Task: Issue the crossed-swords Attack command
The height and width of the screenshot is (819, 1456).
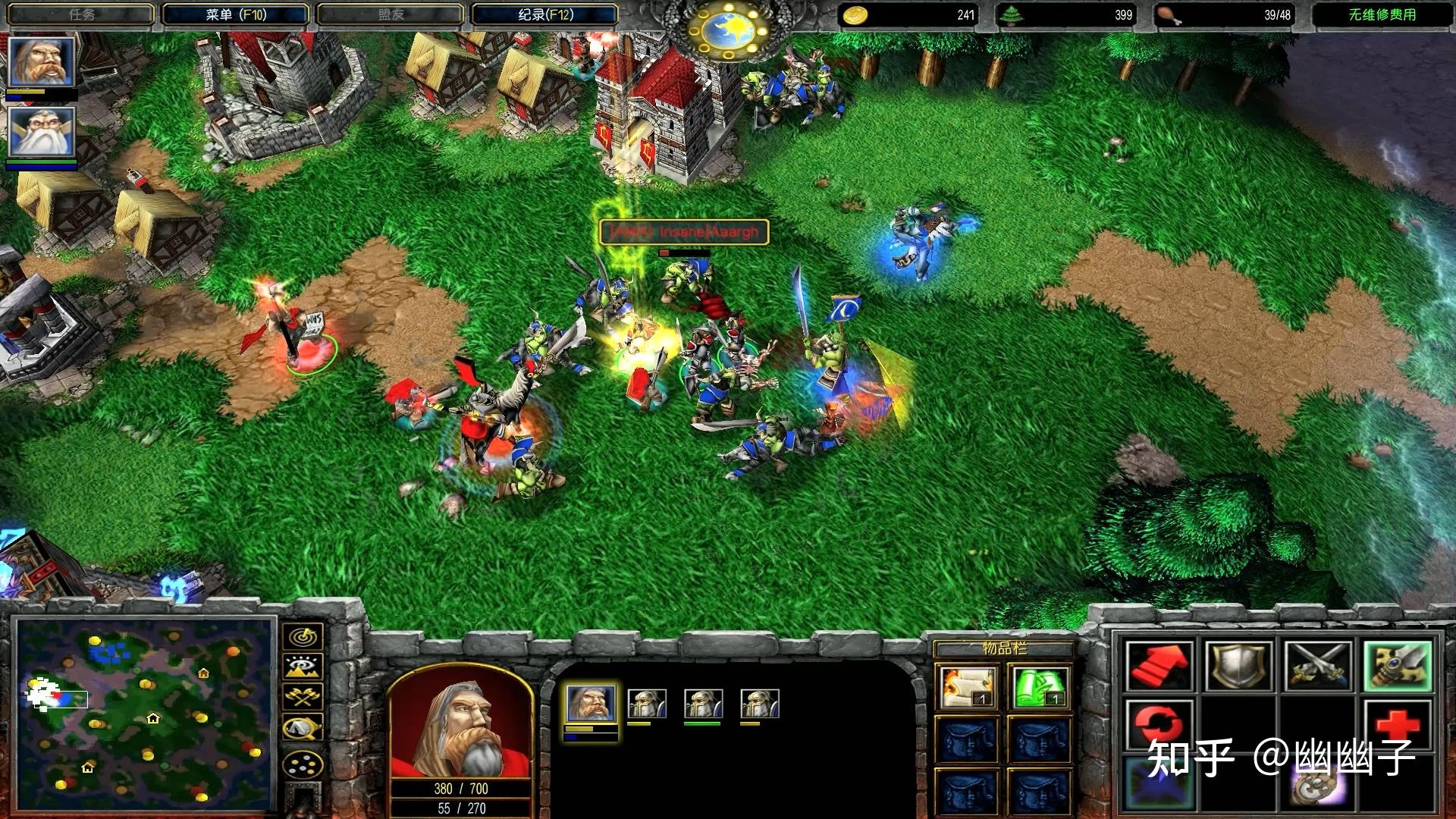Action: [x=1317, y=666]
